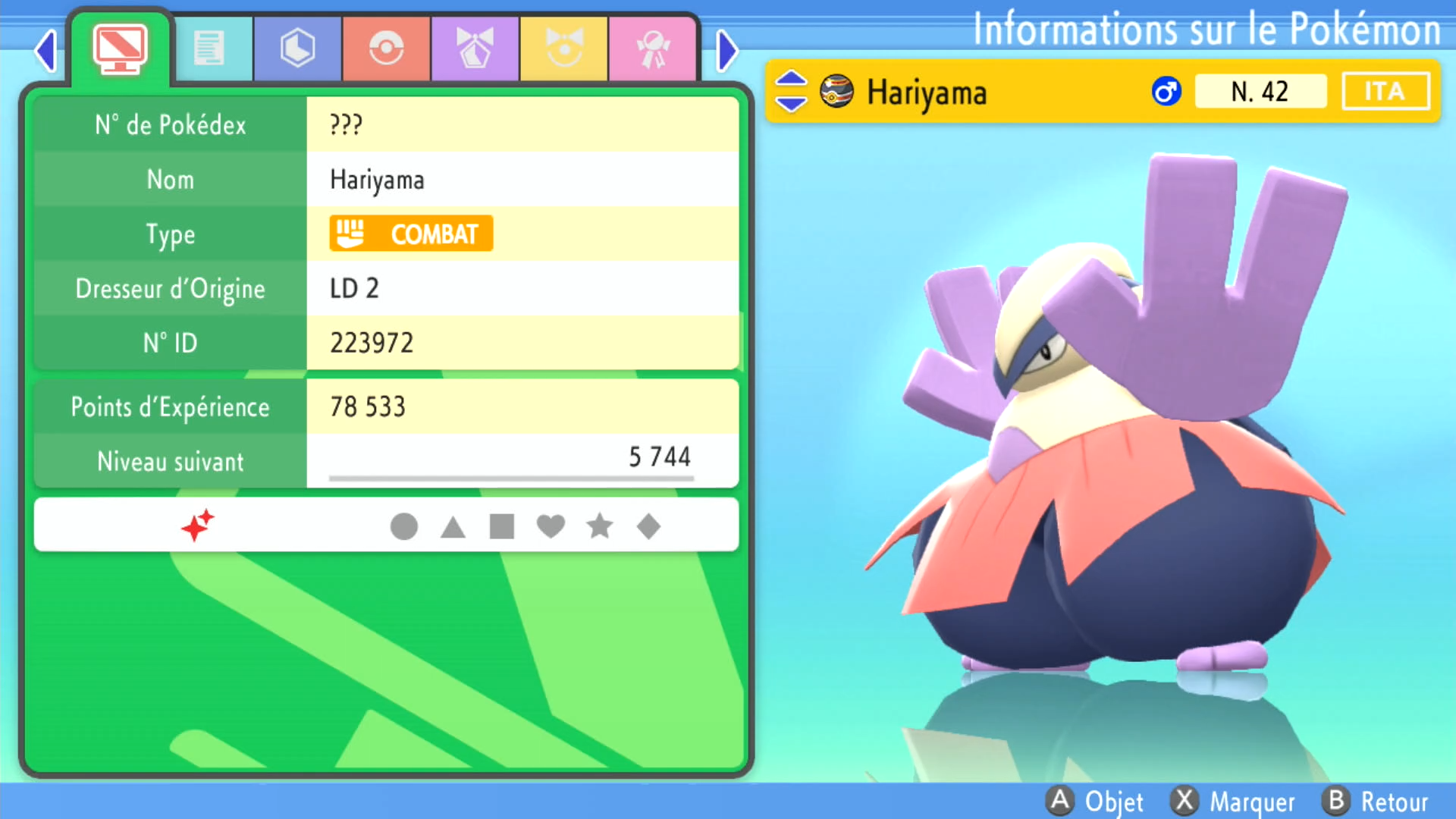Select Retour to go back
The image size is (1456, 819).
click(x=1376, y=802)
